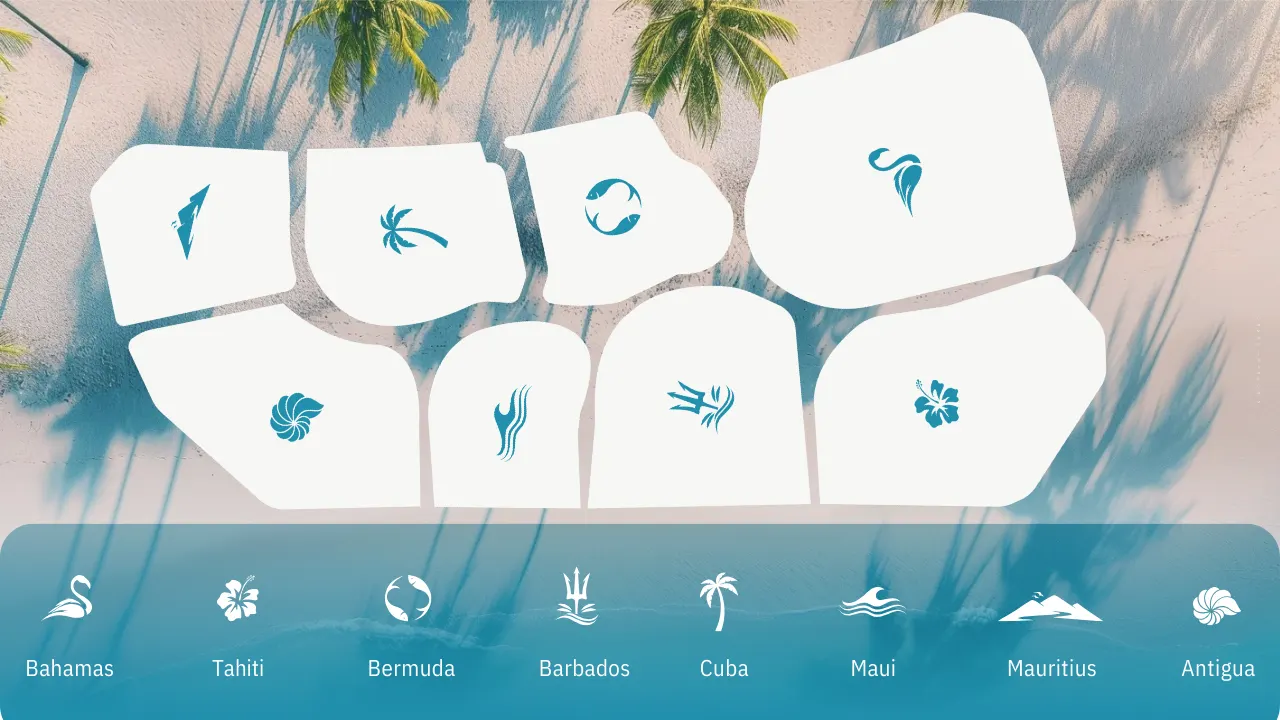
Task: Select the hibiscus flower card icon
Action: point(938,405)
